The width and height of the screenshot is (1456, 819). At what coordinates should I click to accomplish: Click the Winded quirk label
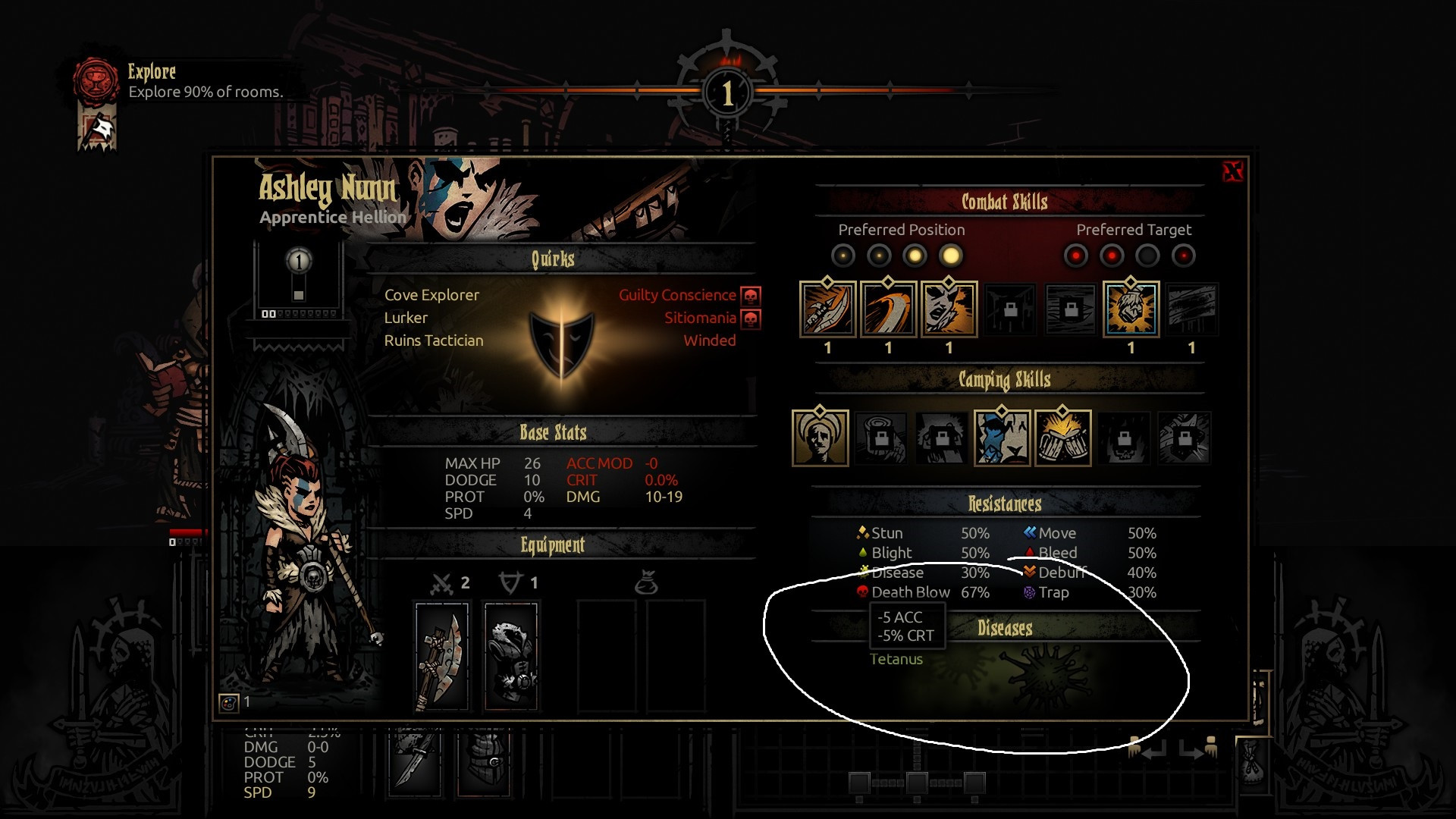tap(710, 340)
